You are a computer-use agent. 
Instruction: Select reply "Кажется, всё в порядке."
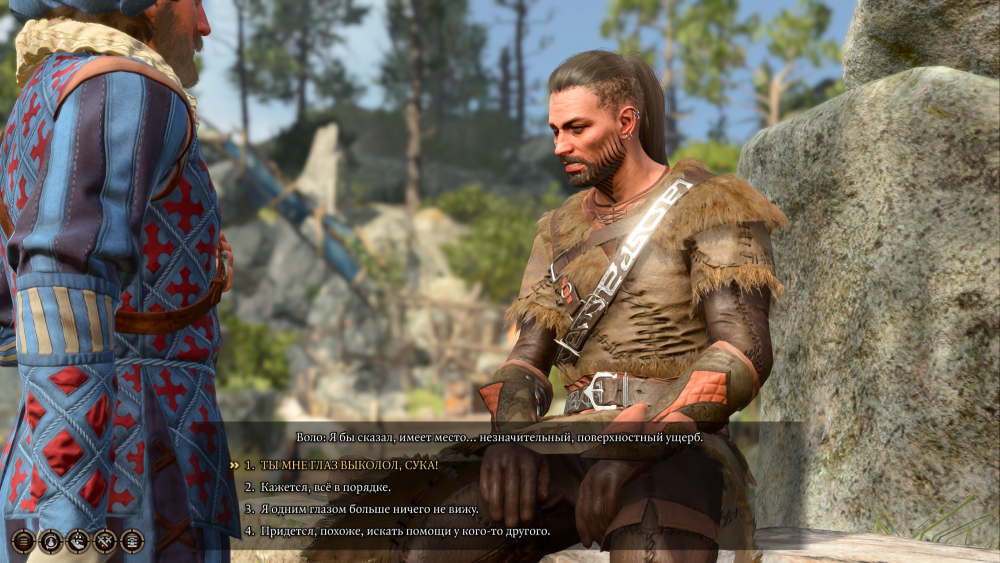[325, 487]
